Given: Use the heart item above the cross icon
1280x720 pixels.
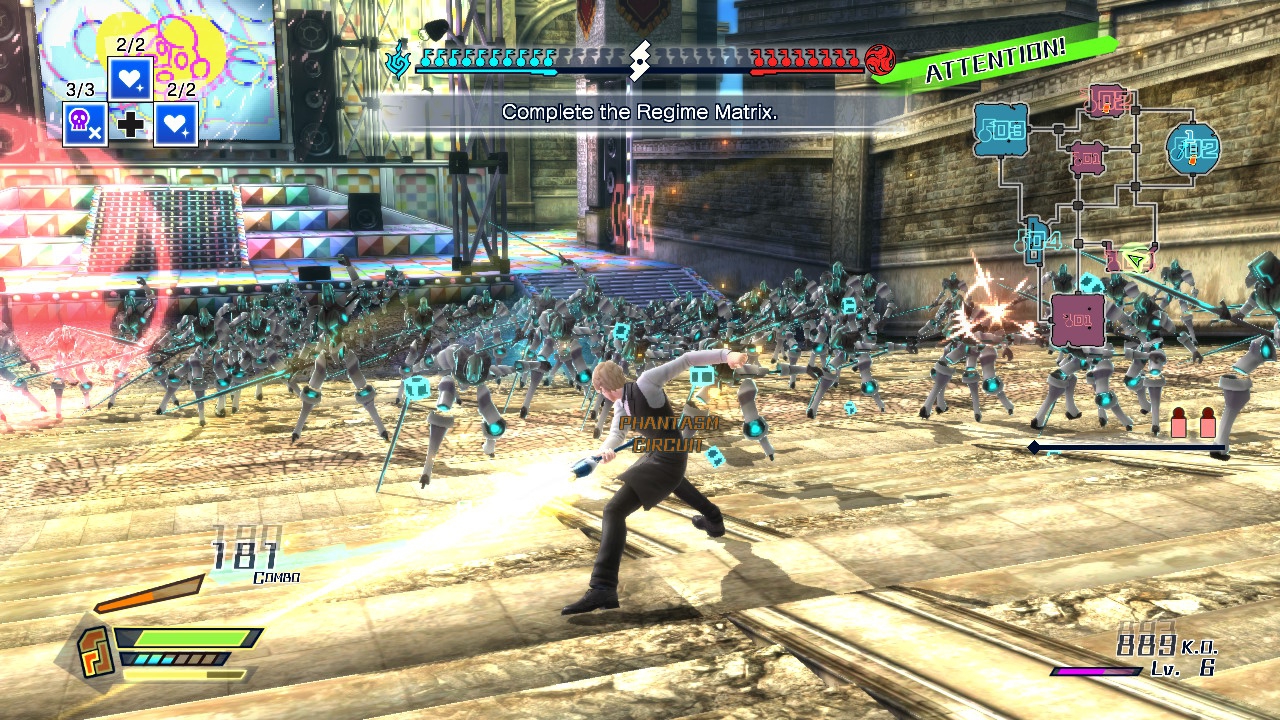Looking at the screenshot, I should [x=130, y=78].
